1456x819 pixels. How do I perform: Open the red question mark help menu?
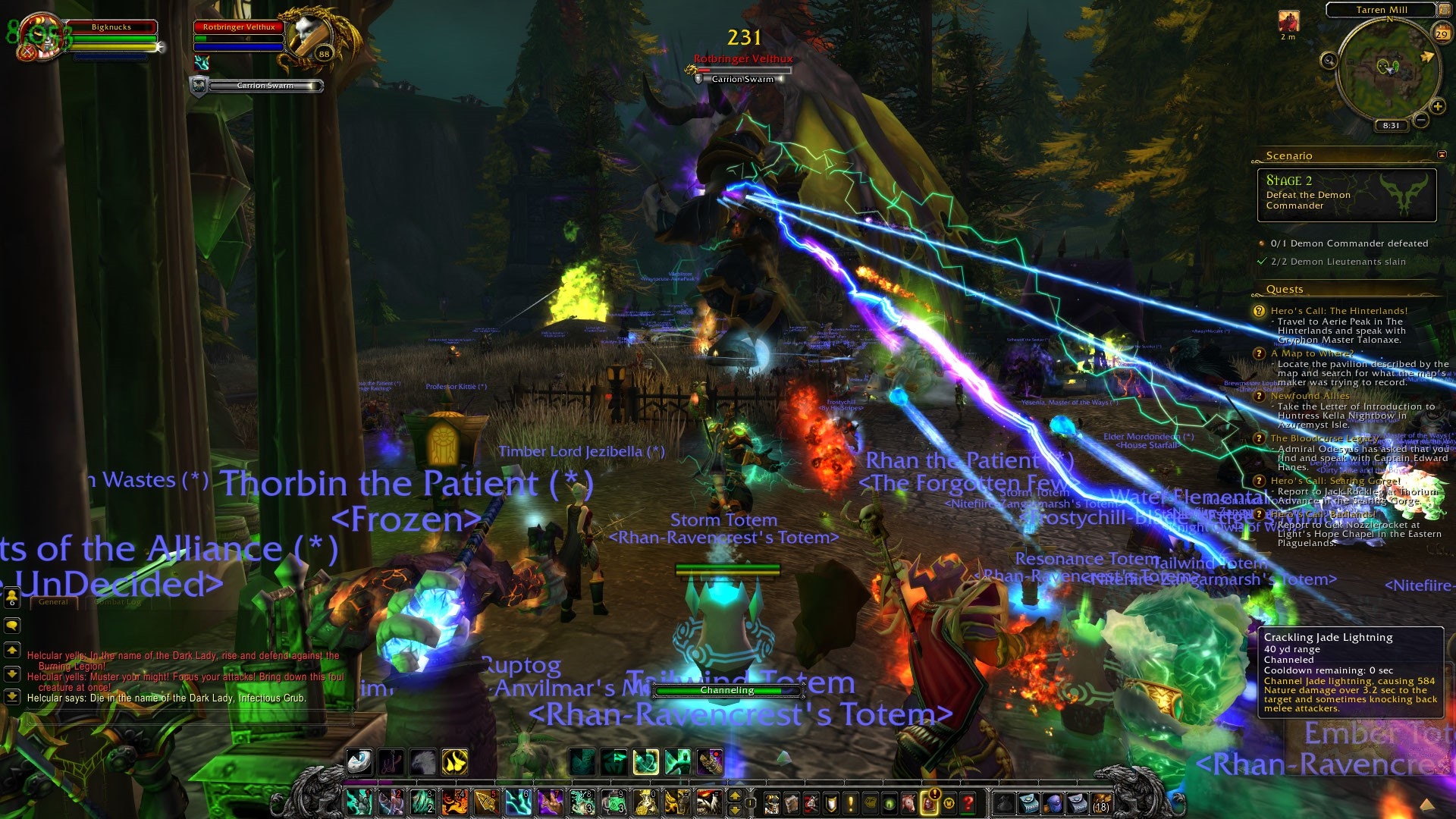pyautogui.click(x=968, y=802)
